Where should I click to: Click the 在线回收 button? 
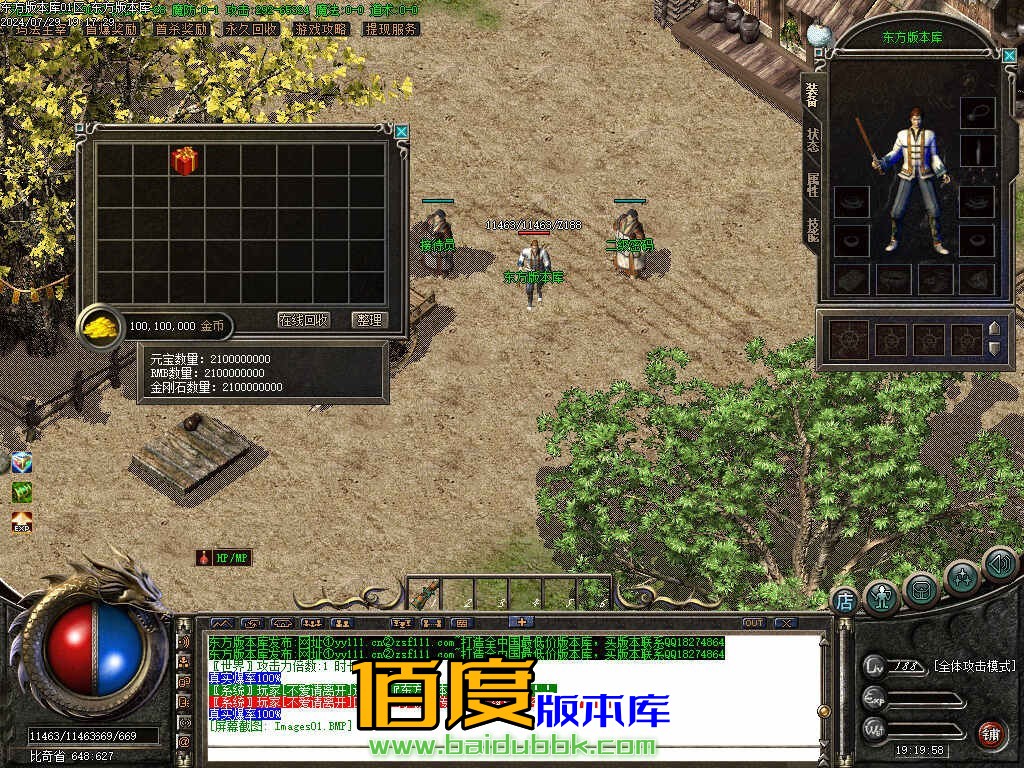pyautogui.click(x=304, y=320)
